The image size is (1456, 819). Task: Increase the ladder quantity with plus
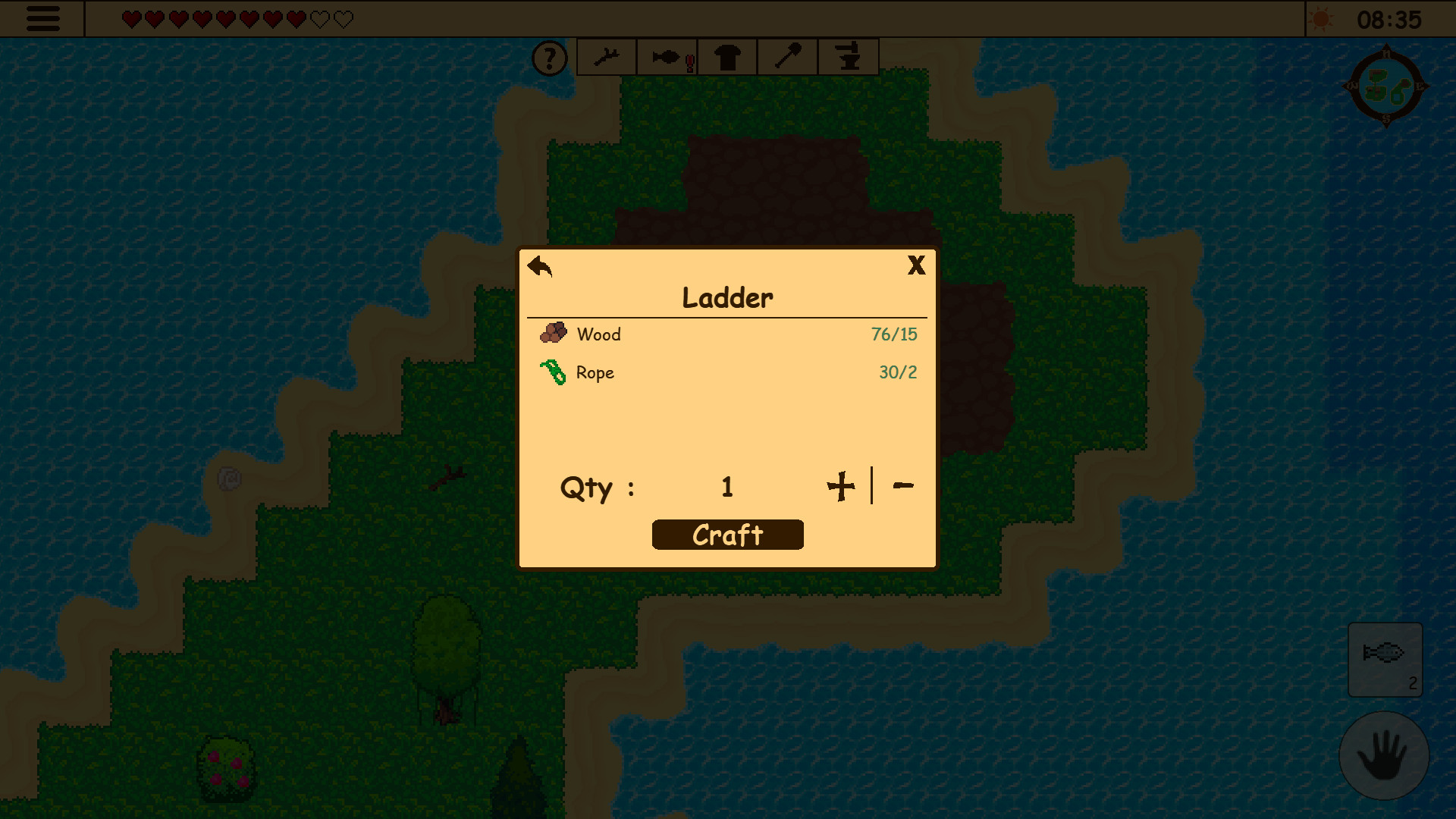click(842, 486)
